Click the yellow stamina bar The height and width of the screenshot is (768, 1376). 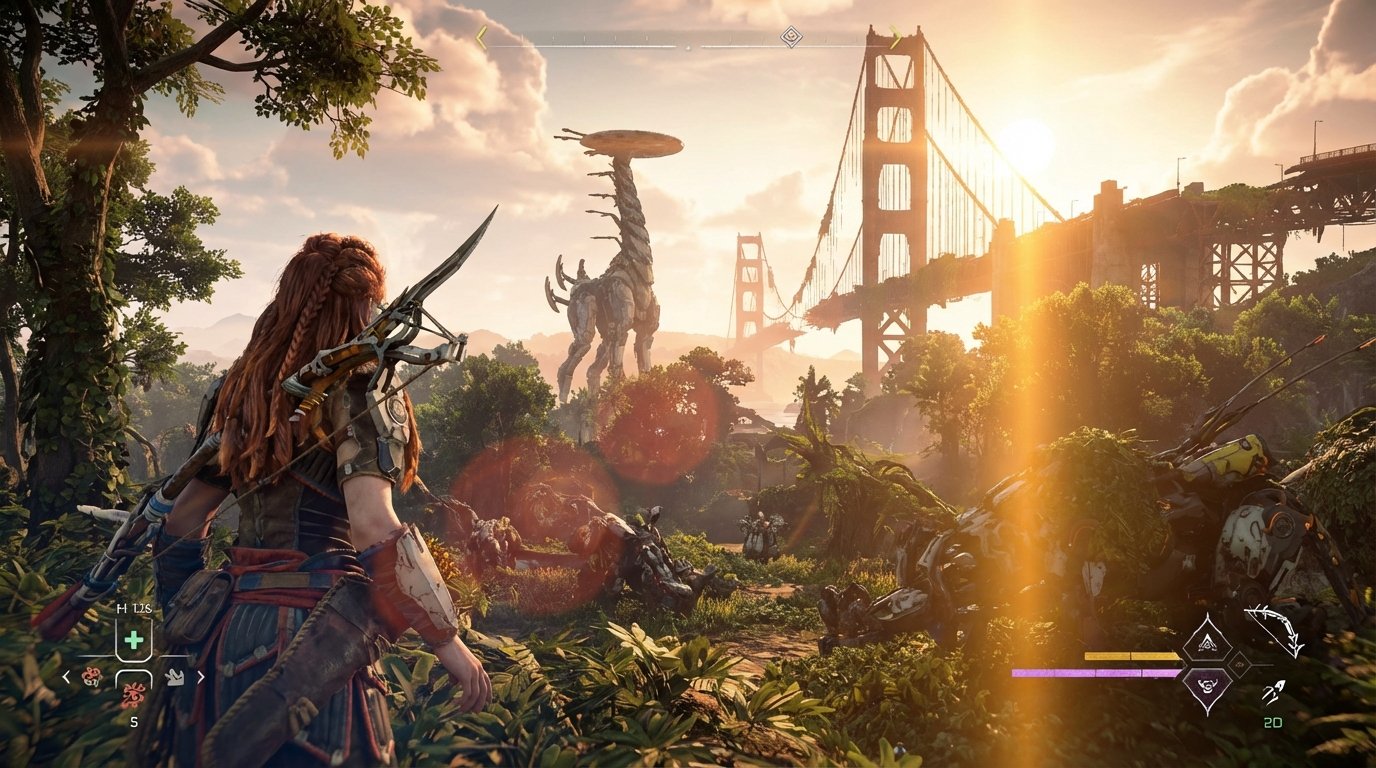click(x=1130, y=657)
